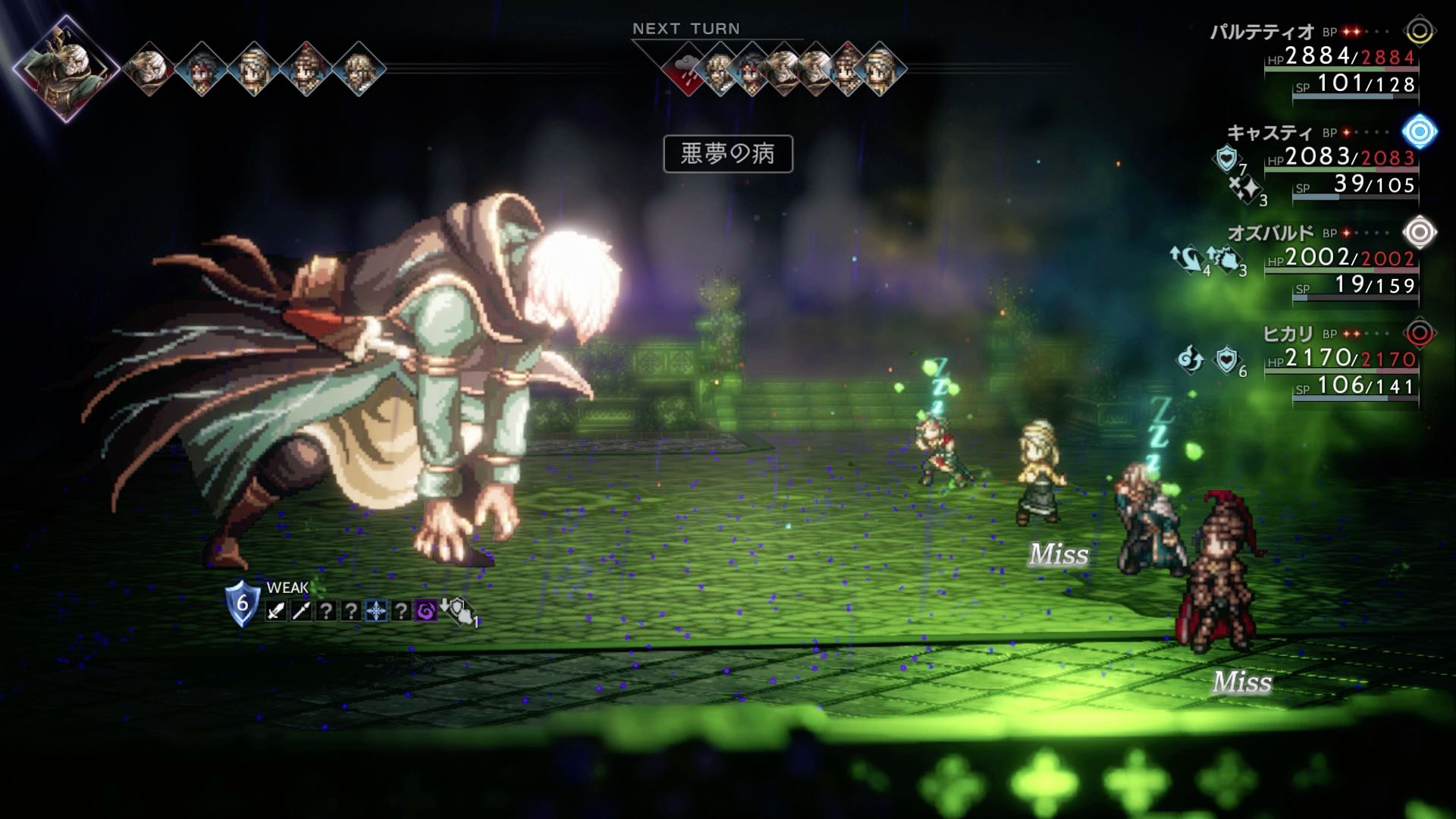Select the boss's large active-turn portrait
Image resolution: width=1456 pixels, height=819 pixels.
(x=66, y=68)
